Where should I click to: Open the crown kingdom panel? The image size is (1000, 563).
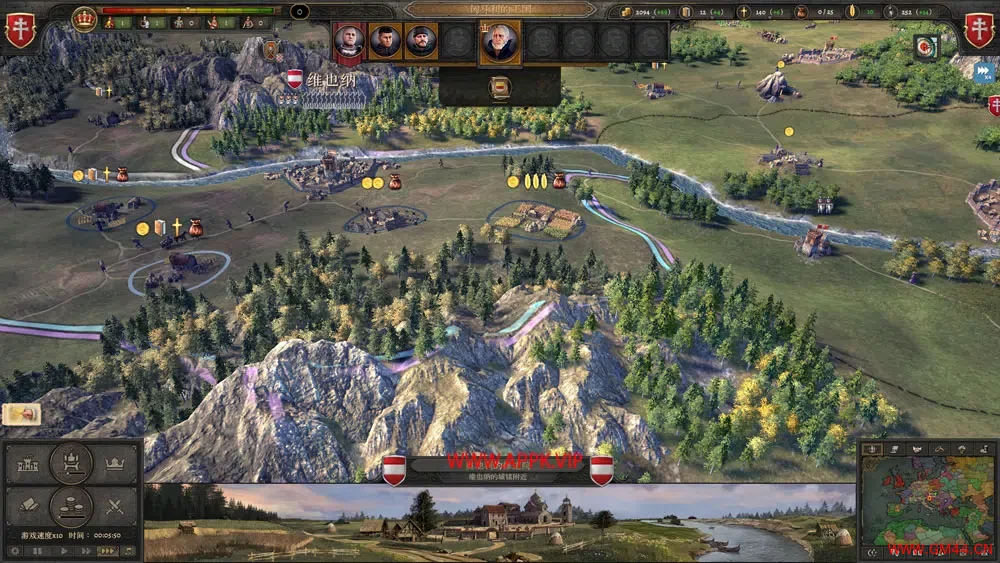click(x=115, y=465)
